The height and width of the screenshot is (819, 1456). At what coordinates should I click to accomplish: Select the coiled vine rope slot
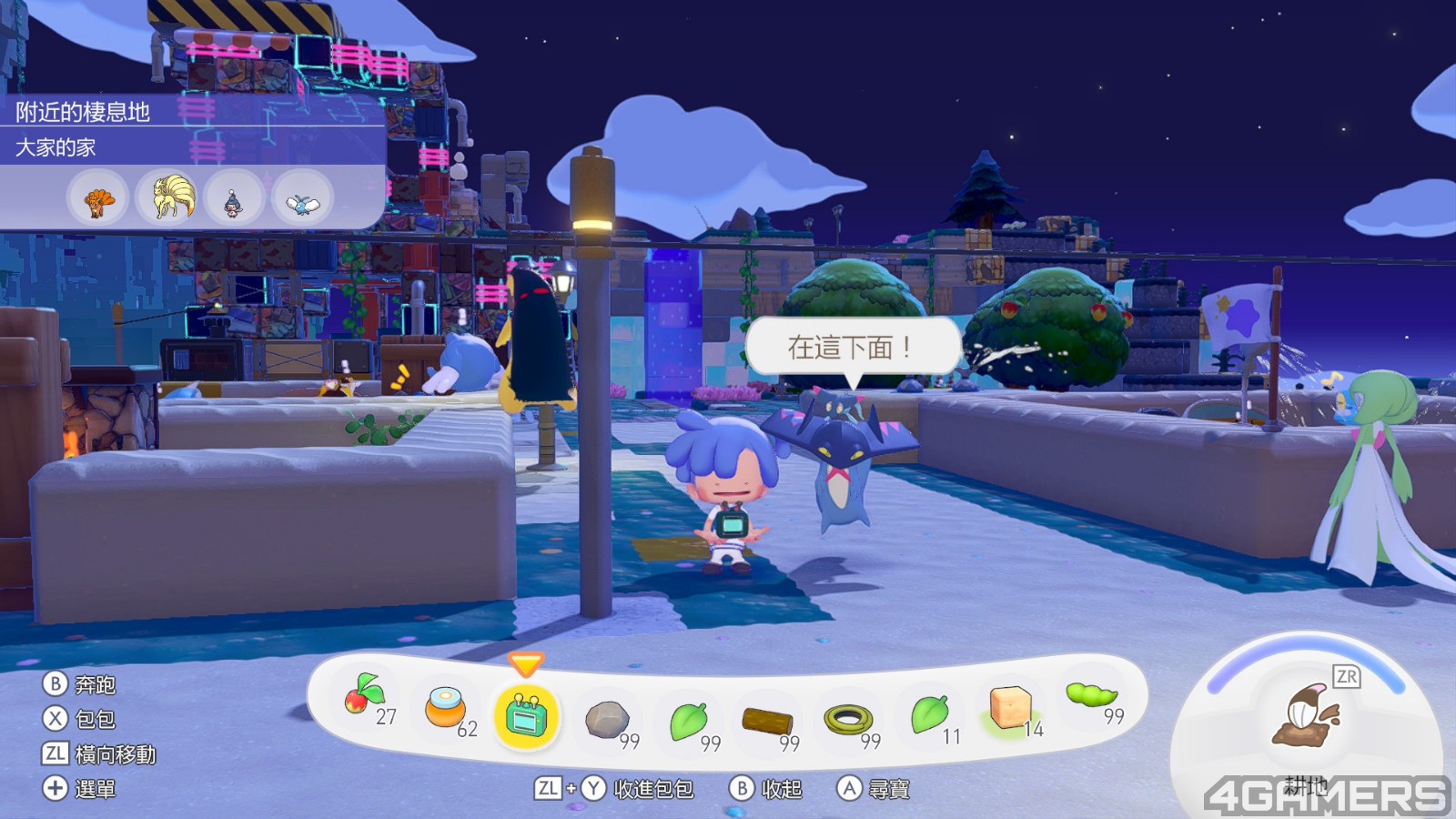click(x=848, y=720)
